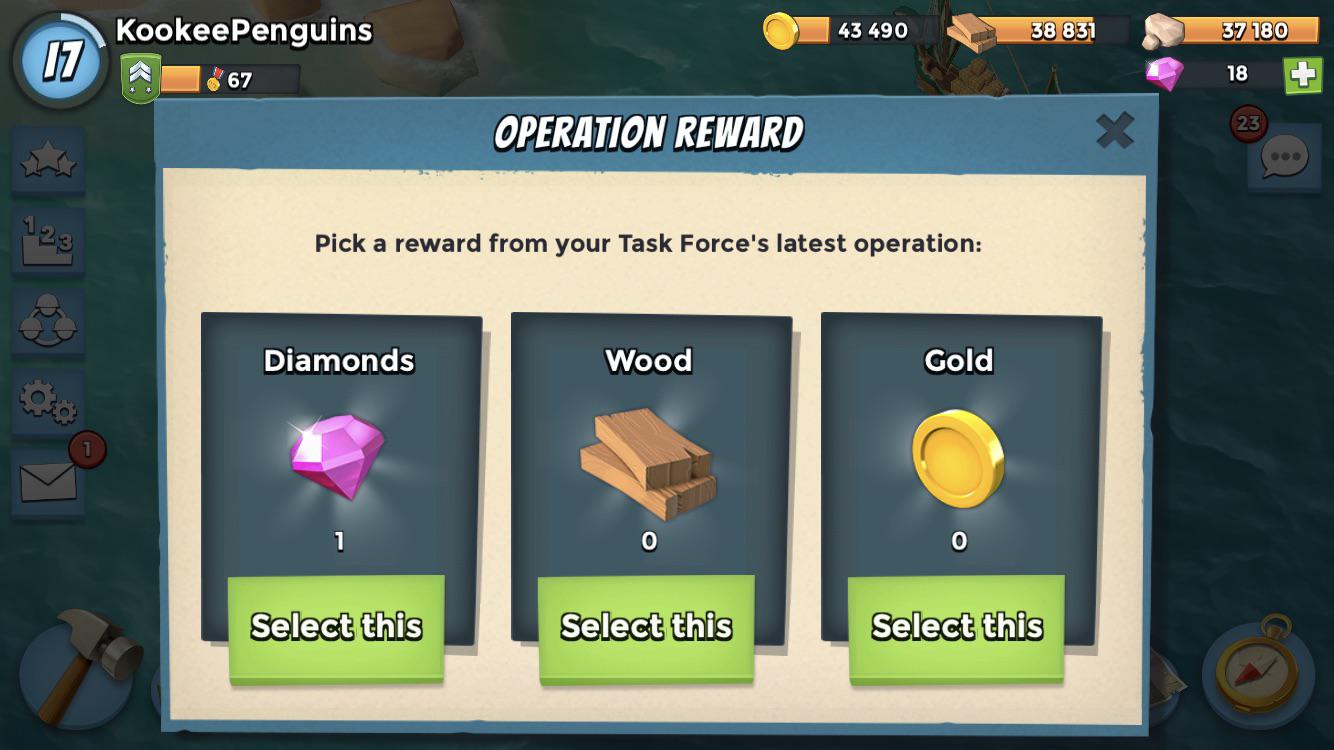The image size is (1334, 750).
Task: Click the medal count showing 67
Action: pos(215,76)
